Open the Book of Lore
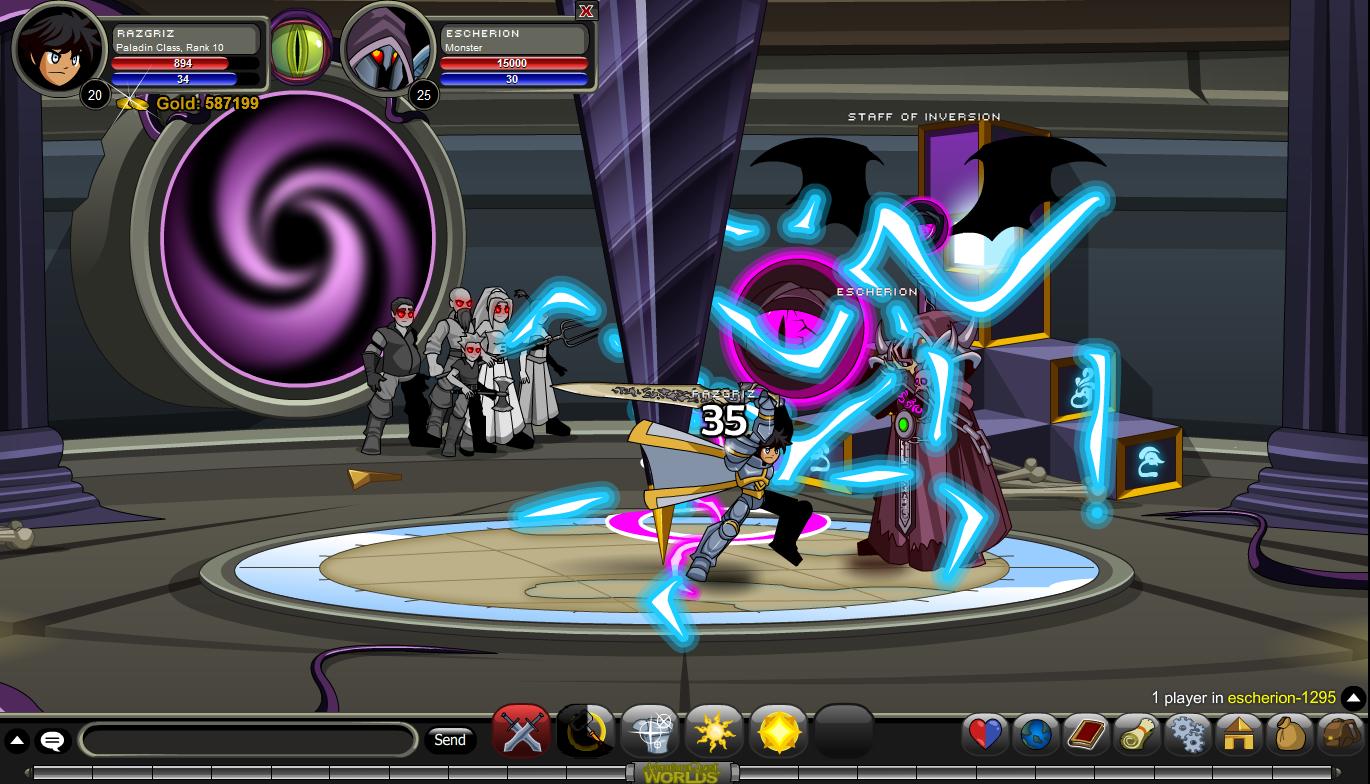Image resolution: width=1370 pixels, height=784 pixels. point(1086,734)
